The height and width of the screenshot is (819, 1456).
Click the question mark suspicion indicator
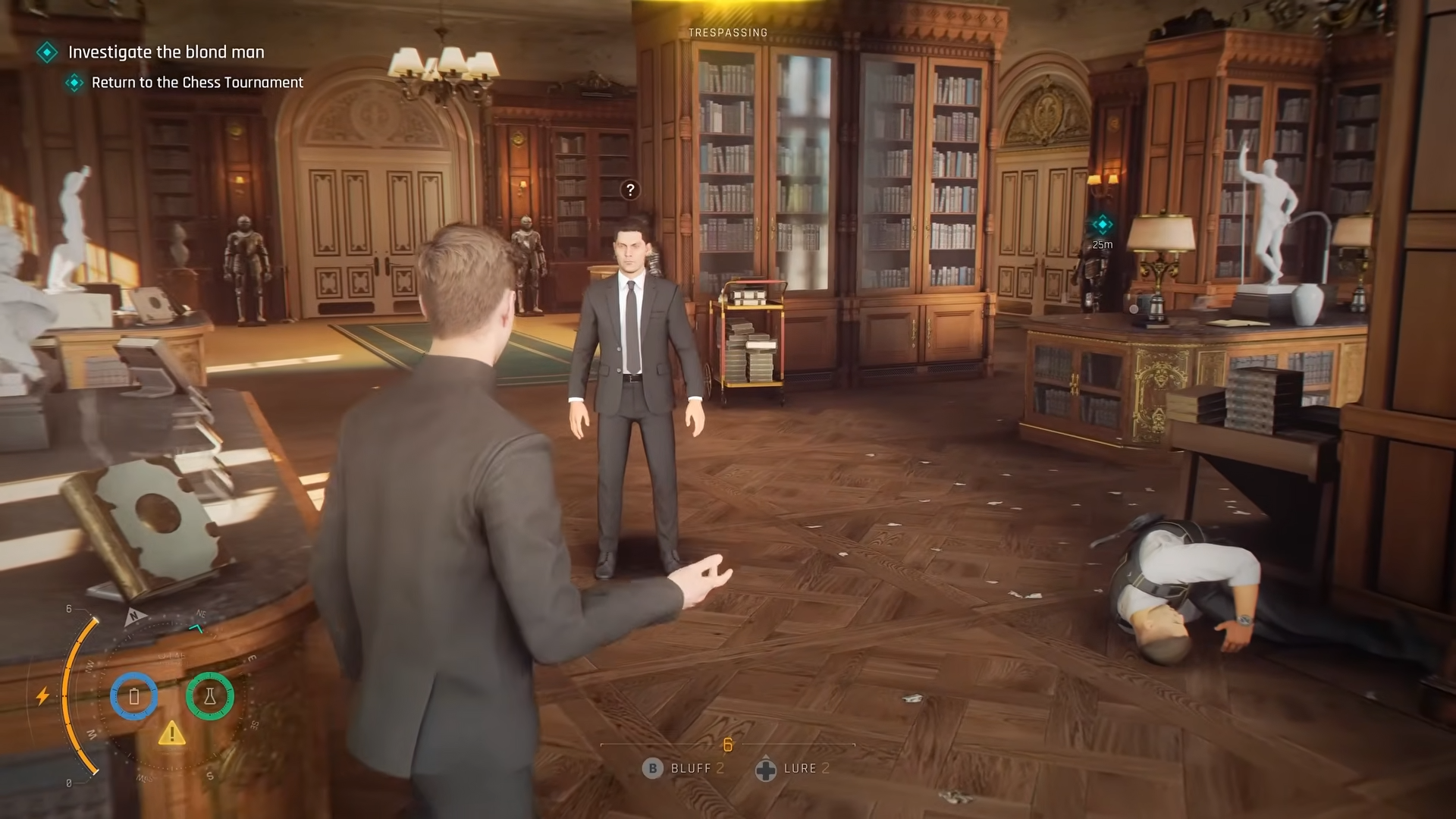[630, 190]
